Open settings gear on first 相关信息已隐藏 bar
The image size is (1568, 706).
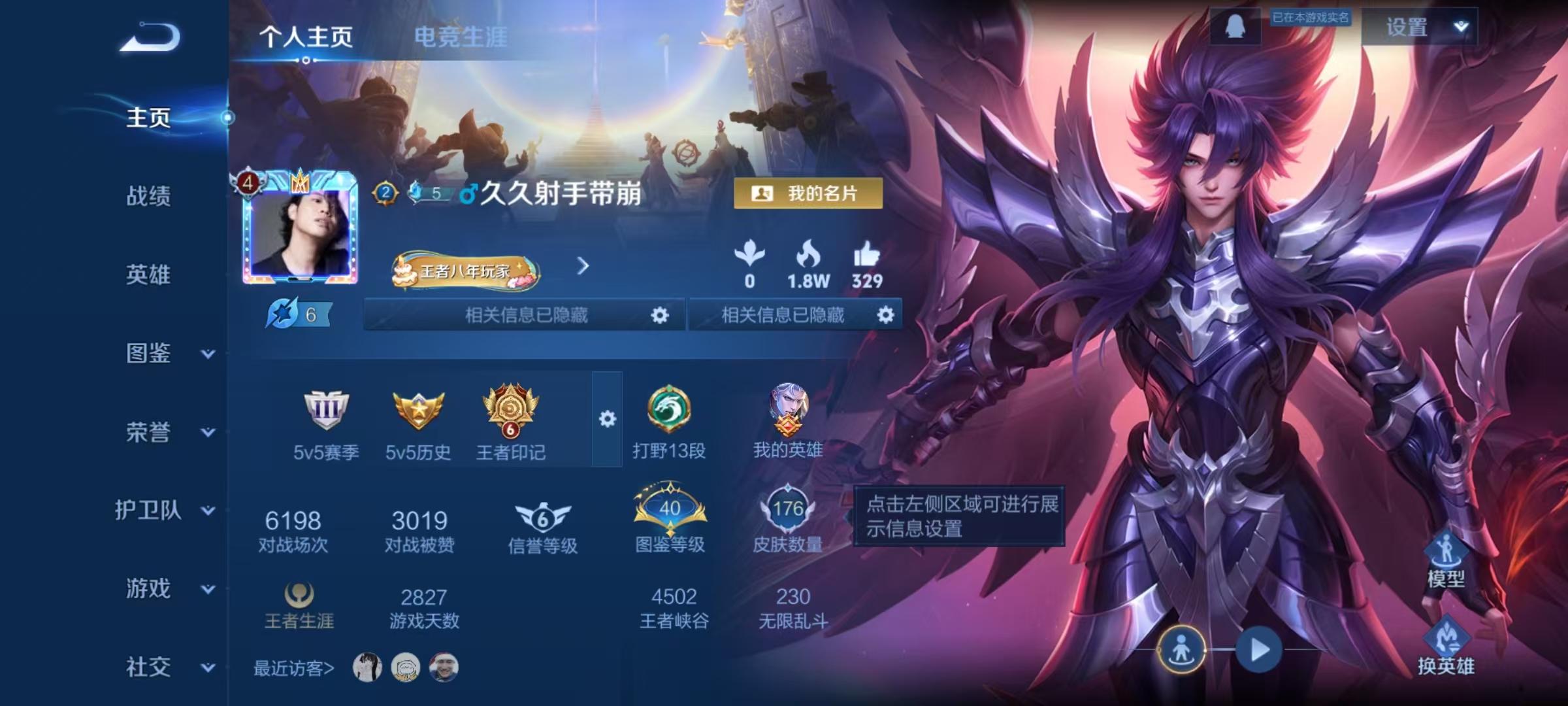(659, 316)
